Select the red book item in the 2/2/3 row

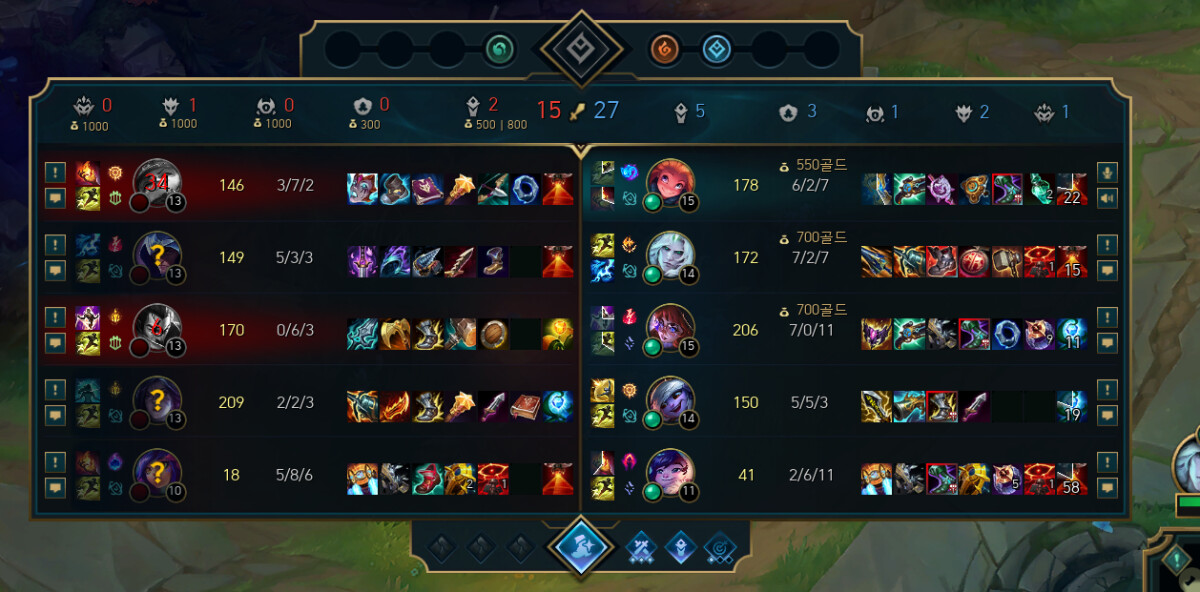[x=525, y=405]
